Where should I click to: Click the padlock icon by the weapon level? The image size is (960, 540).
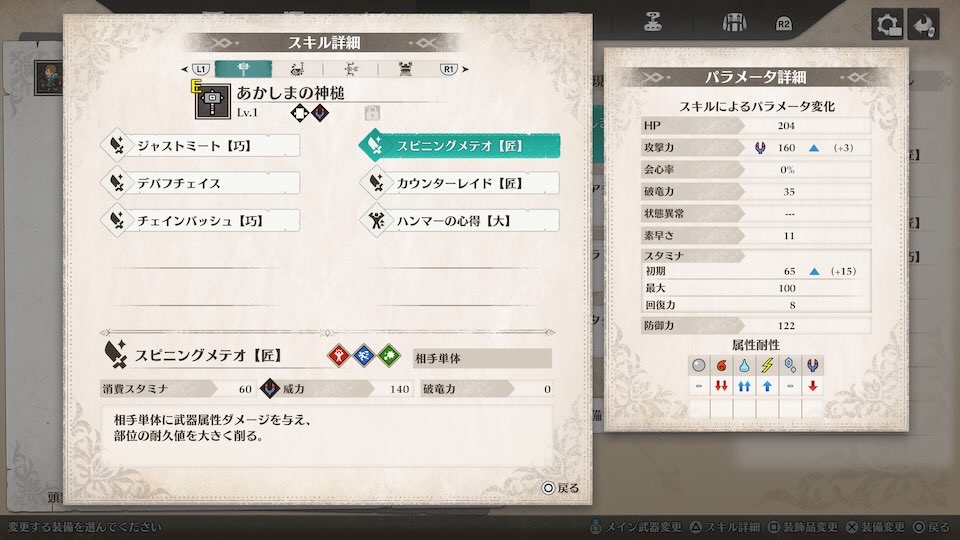pyautogui.click(x=373, y=113)
